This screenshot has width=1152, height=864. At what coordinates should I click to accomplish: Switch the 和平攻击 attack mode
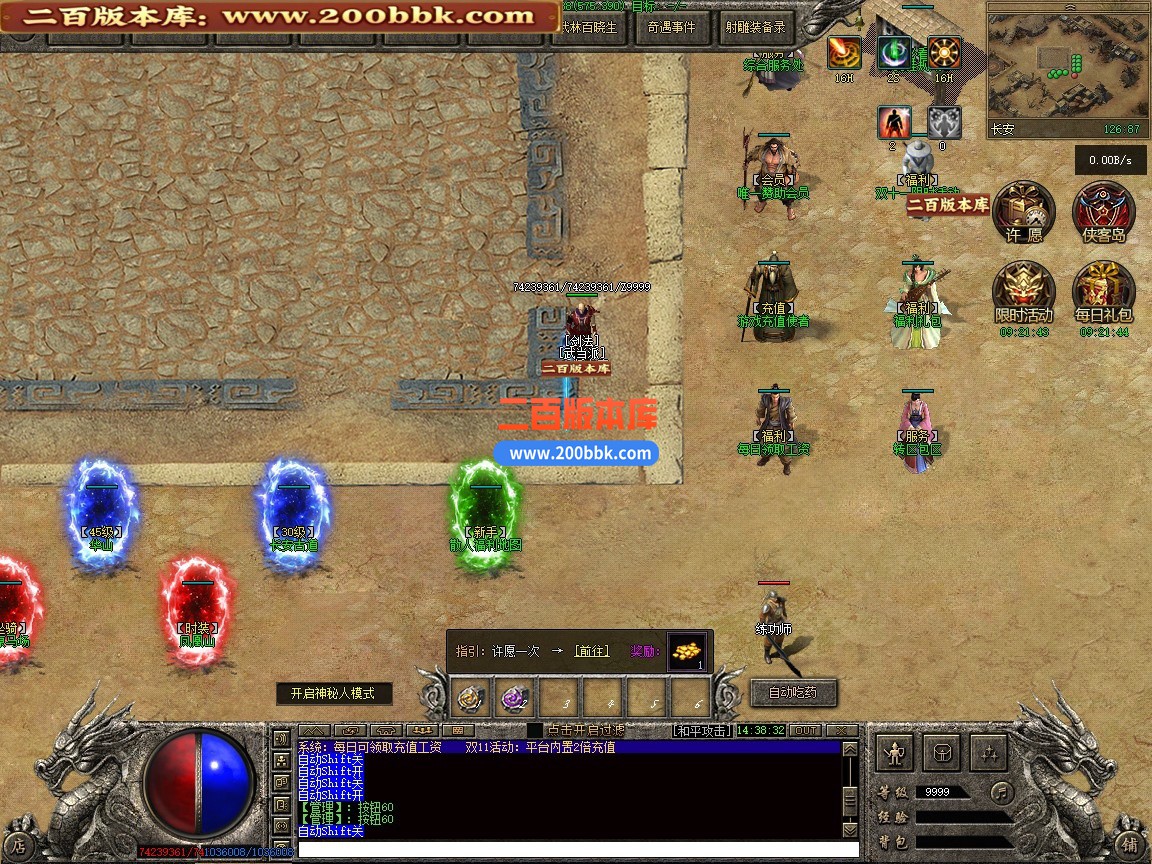701,731
